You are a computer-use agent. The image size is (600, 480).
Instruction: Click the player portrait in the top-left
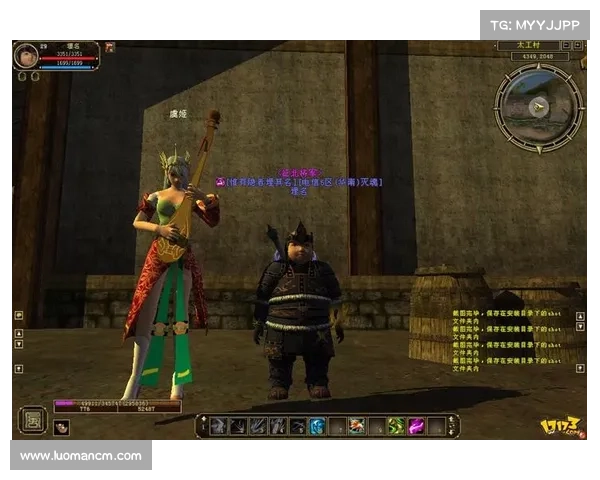pos(25,56)
